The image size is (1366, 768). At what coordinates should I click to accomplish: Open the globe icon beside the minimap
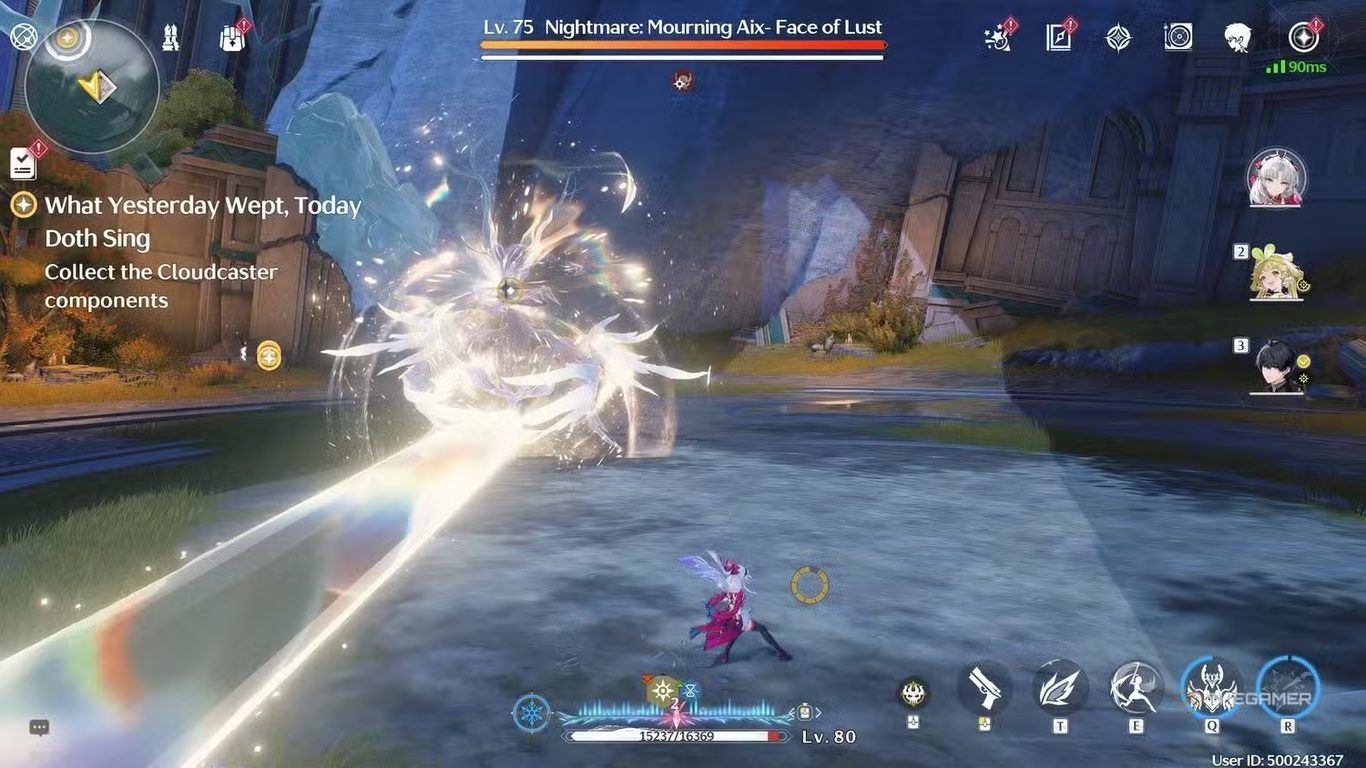pos(23,38)
